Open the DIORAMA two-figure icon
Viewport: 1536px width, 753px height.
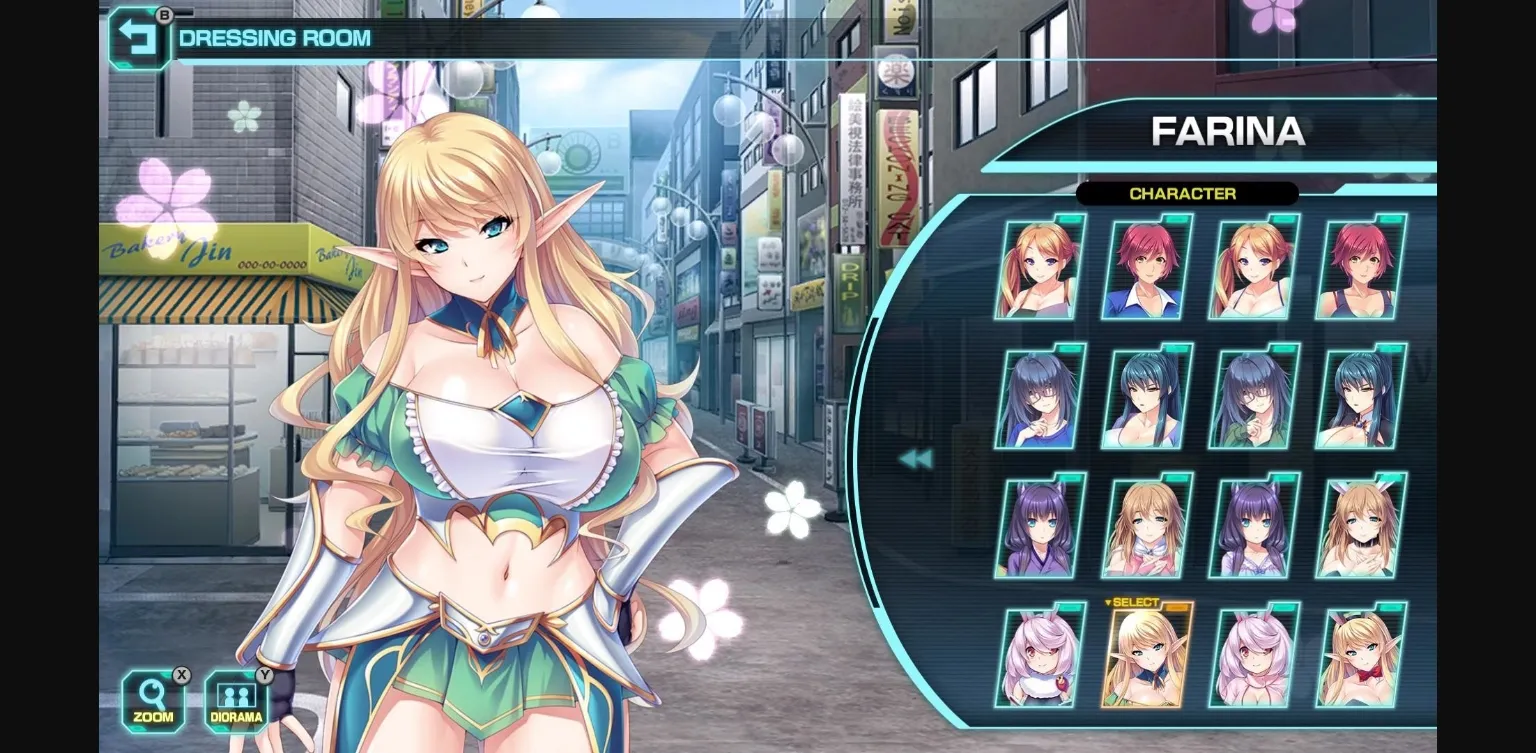235,692
